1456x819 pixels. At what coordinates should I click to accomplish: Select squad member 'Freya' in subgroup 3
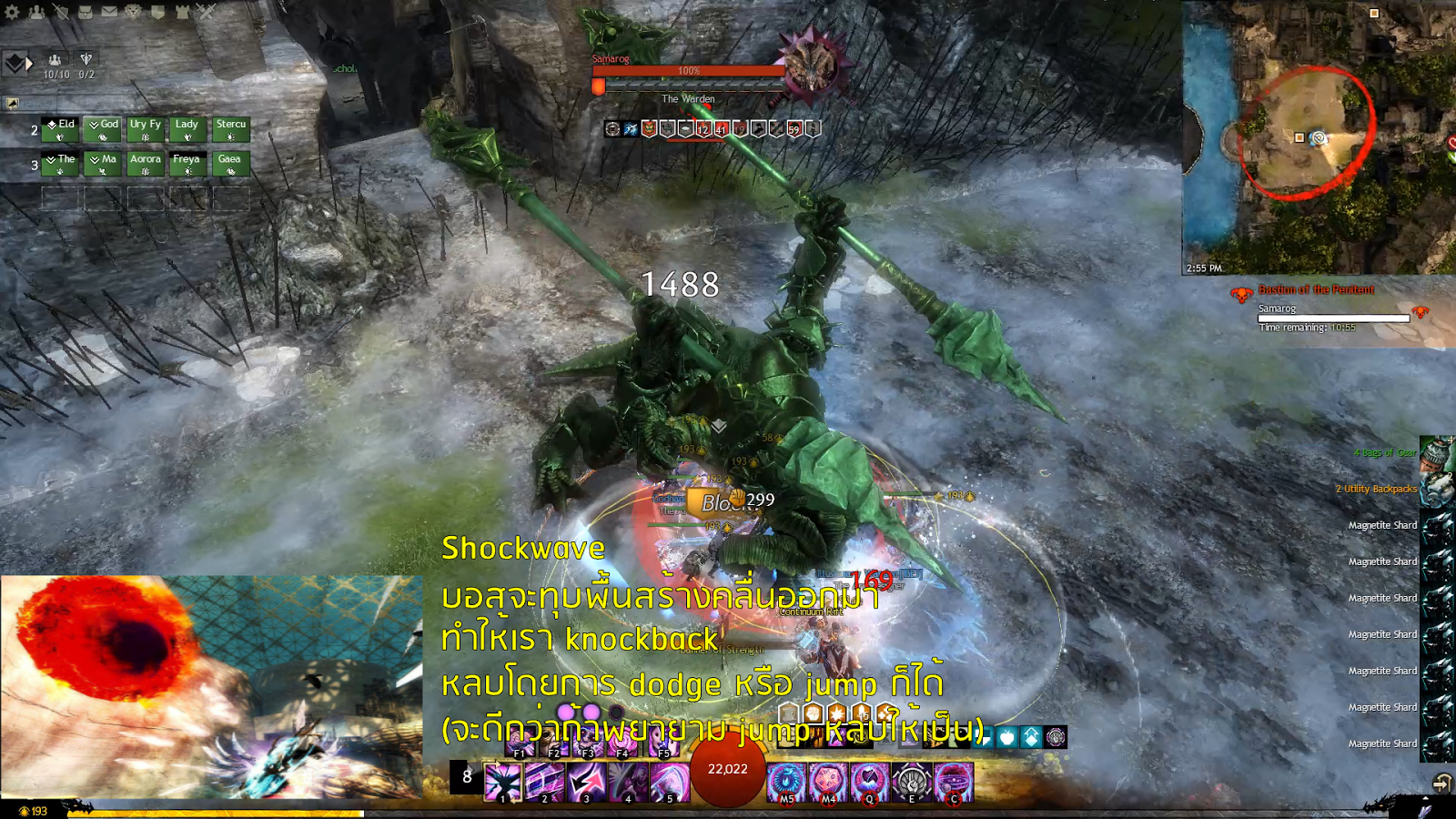coord(187,162)
